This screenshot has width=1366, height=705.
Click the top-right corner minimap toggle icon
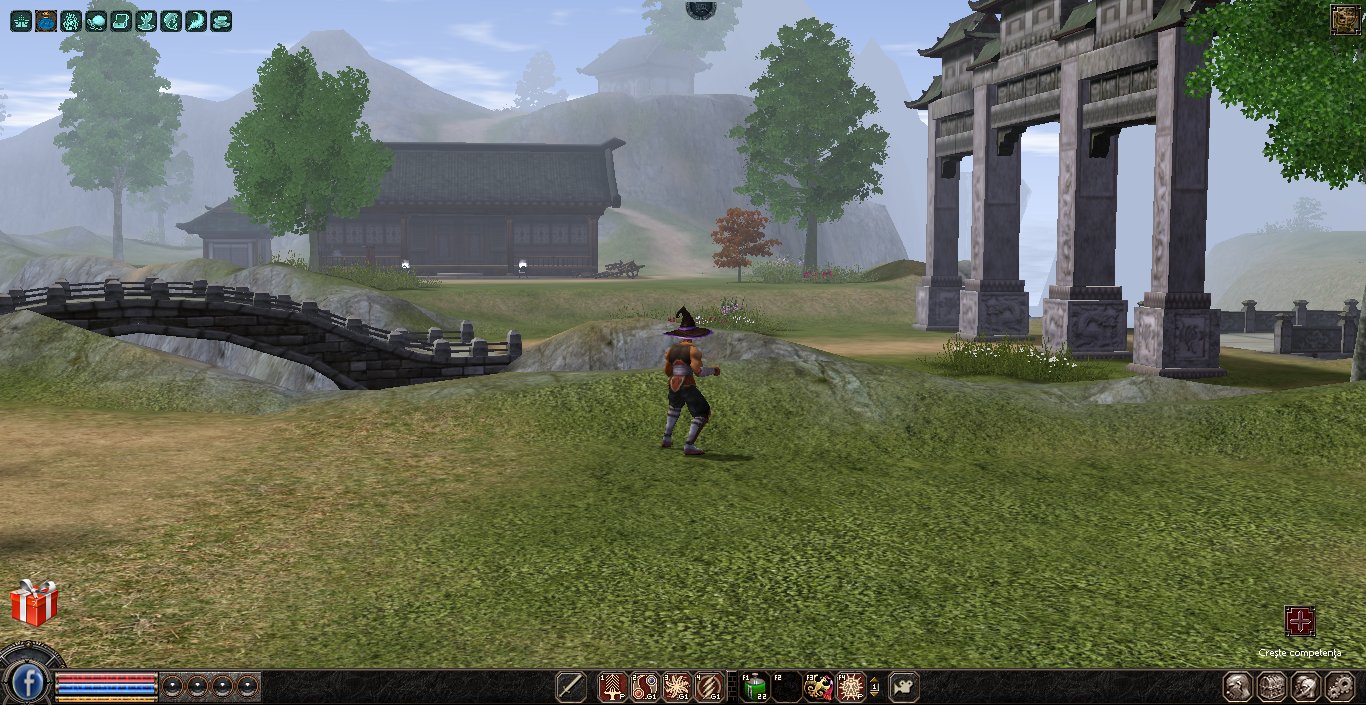pos(1345,20)
